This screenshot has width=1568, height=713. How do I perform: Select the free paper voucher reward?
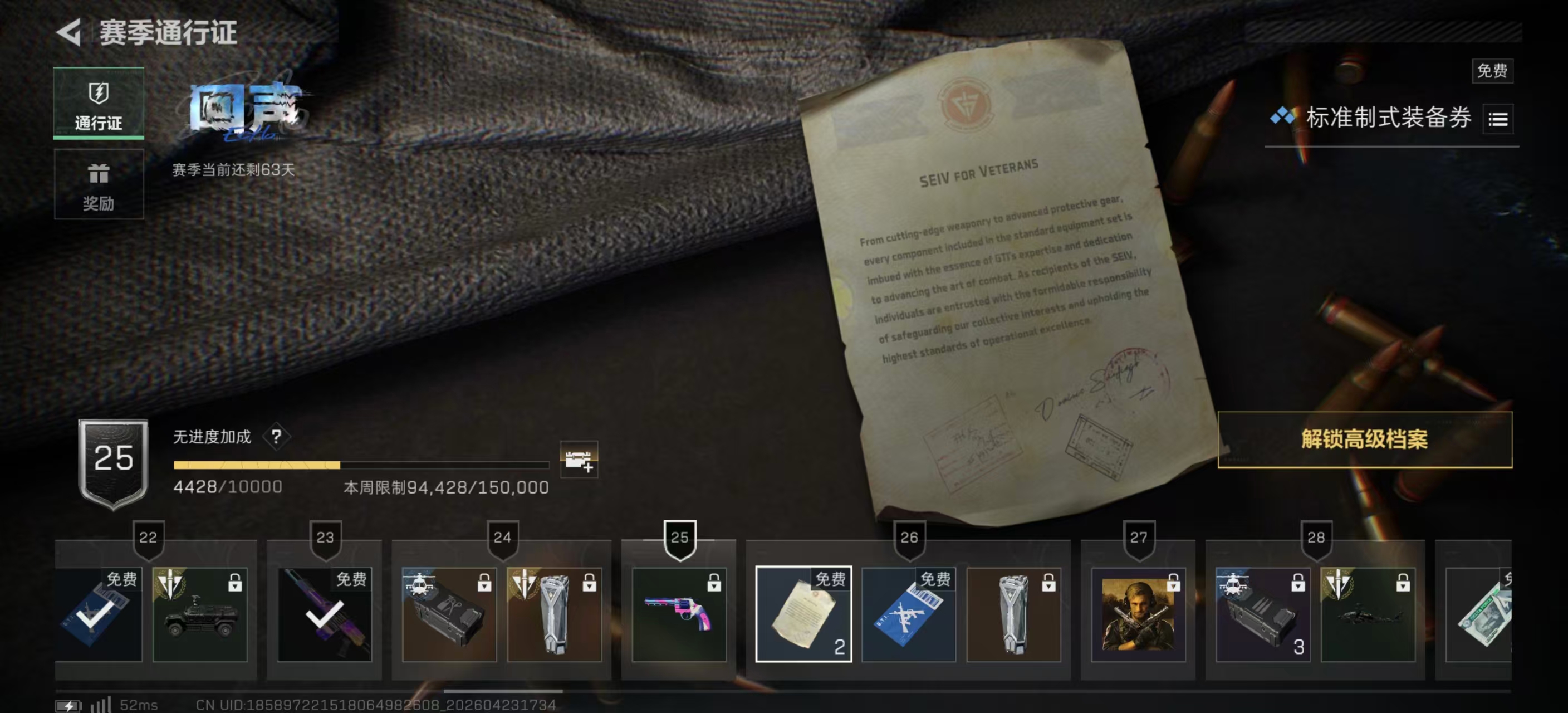coord(803,614)
